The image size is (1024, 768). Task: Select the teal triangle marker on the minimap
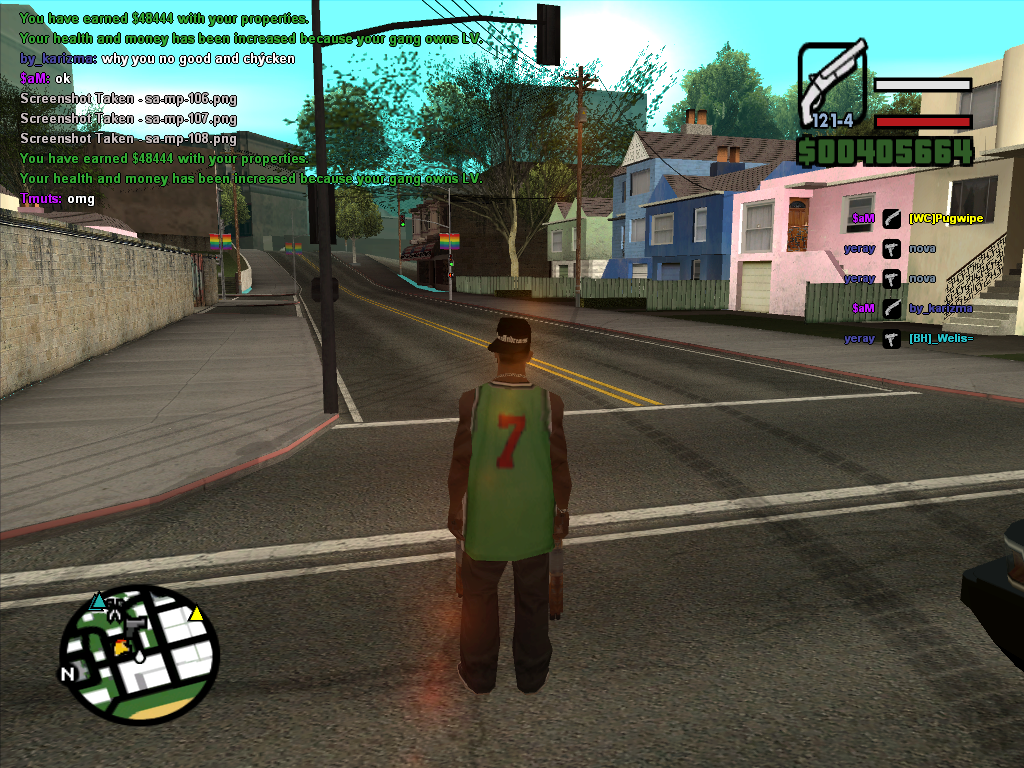point(97,601)
